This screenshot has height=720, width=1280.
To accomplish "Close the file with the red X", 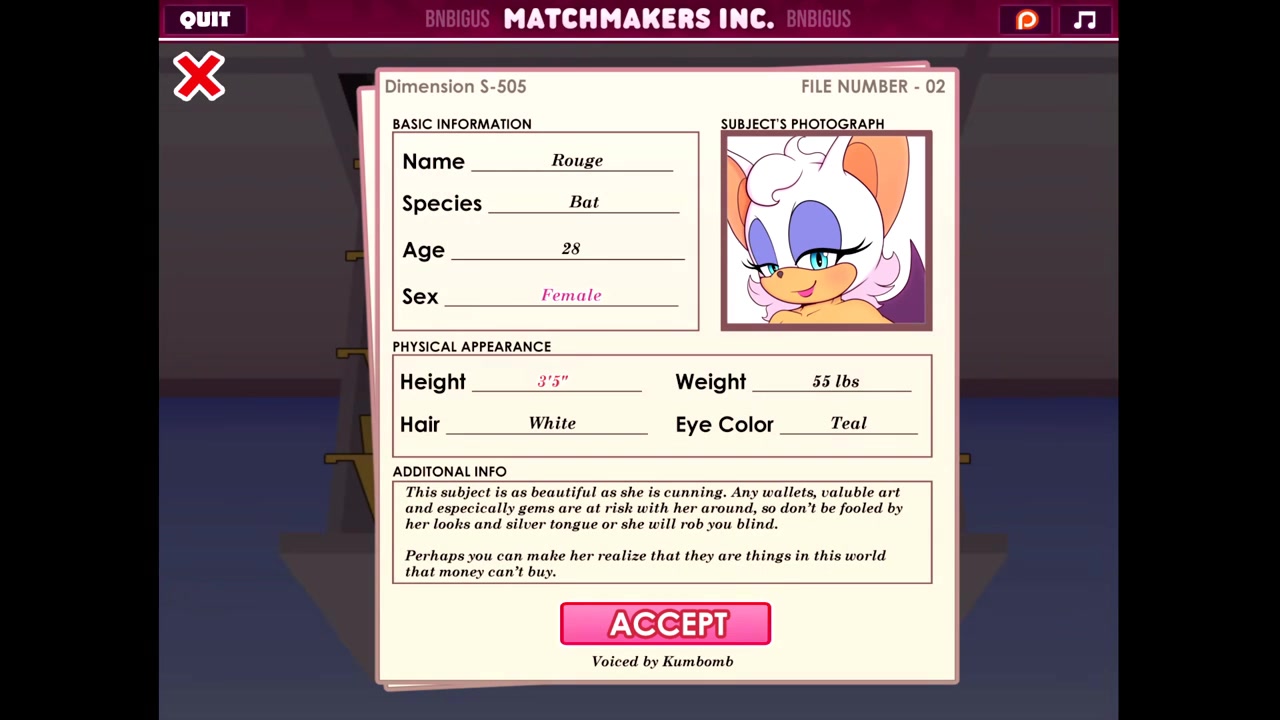I will click(x=199, y=77).
